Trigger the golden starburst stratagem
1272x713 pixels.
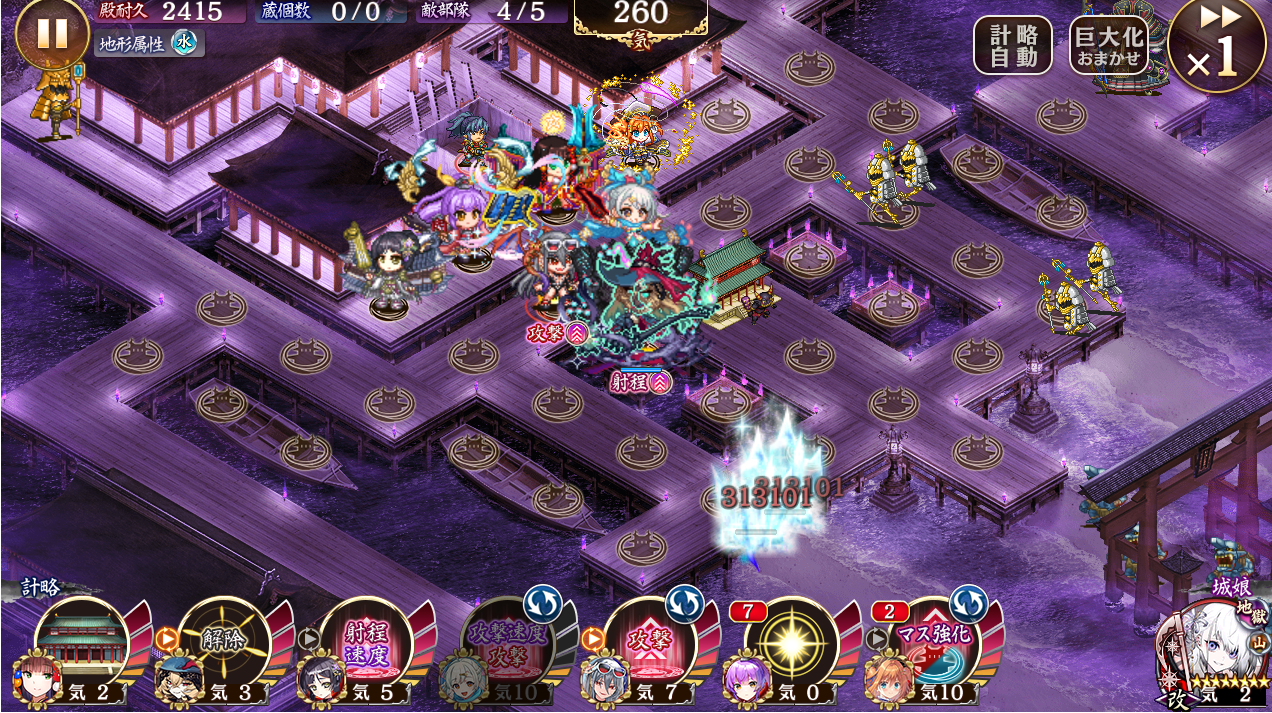coord(792,640)
